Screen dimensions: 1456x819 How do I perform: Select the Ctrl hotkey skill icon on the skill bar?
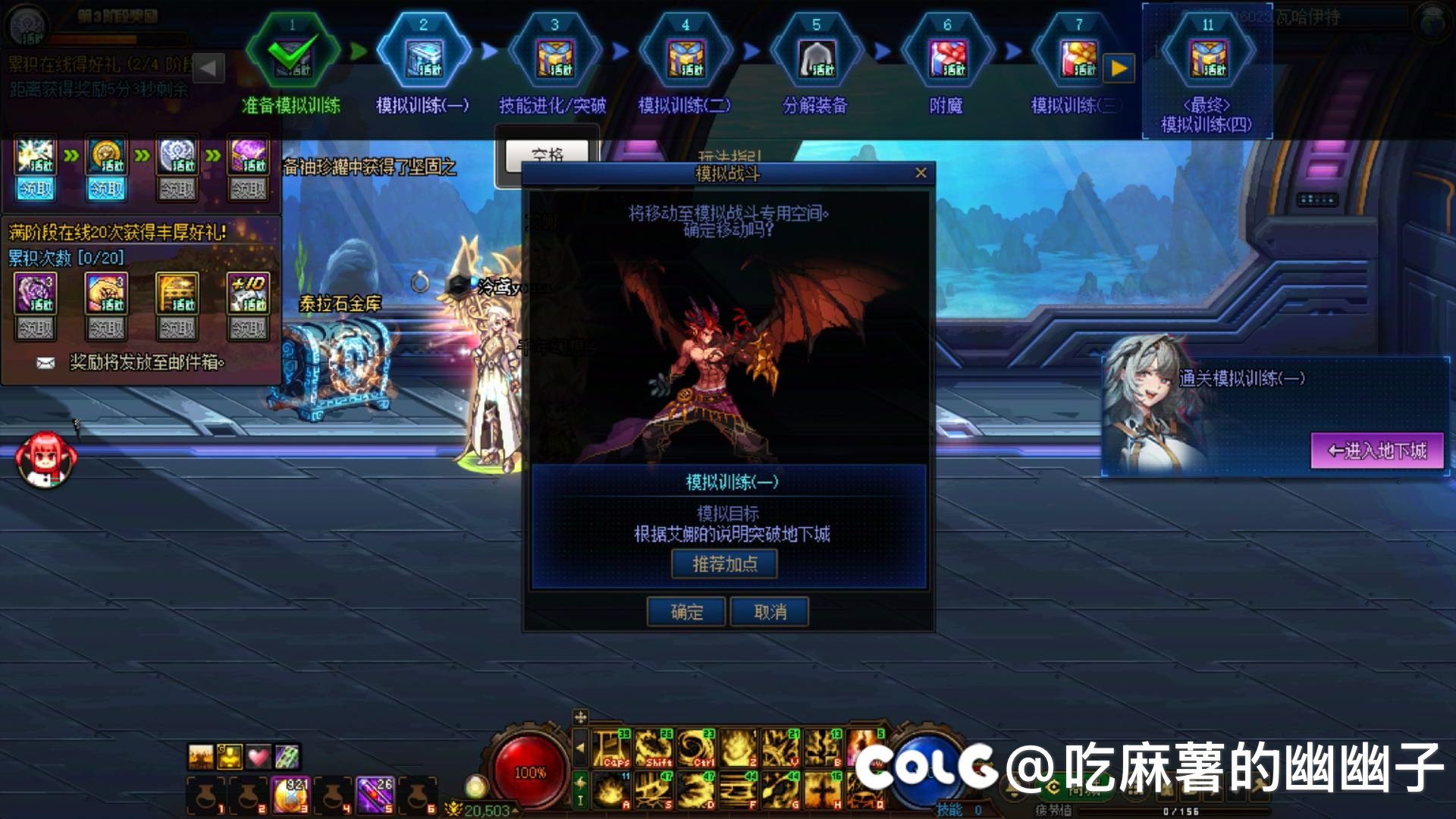[x=695, y=747]
